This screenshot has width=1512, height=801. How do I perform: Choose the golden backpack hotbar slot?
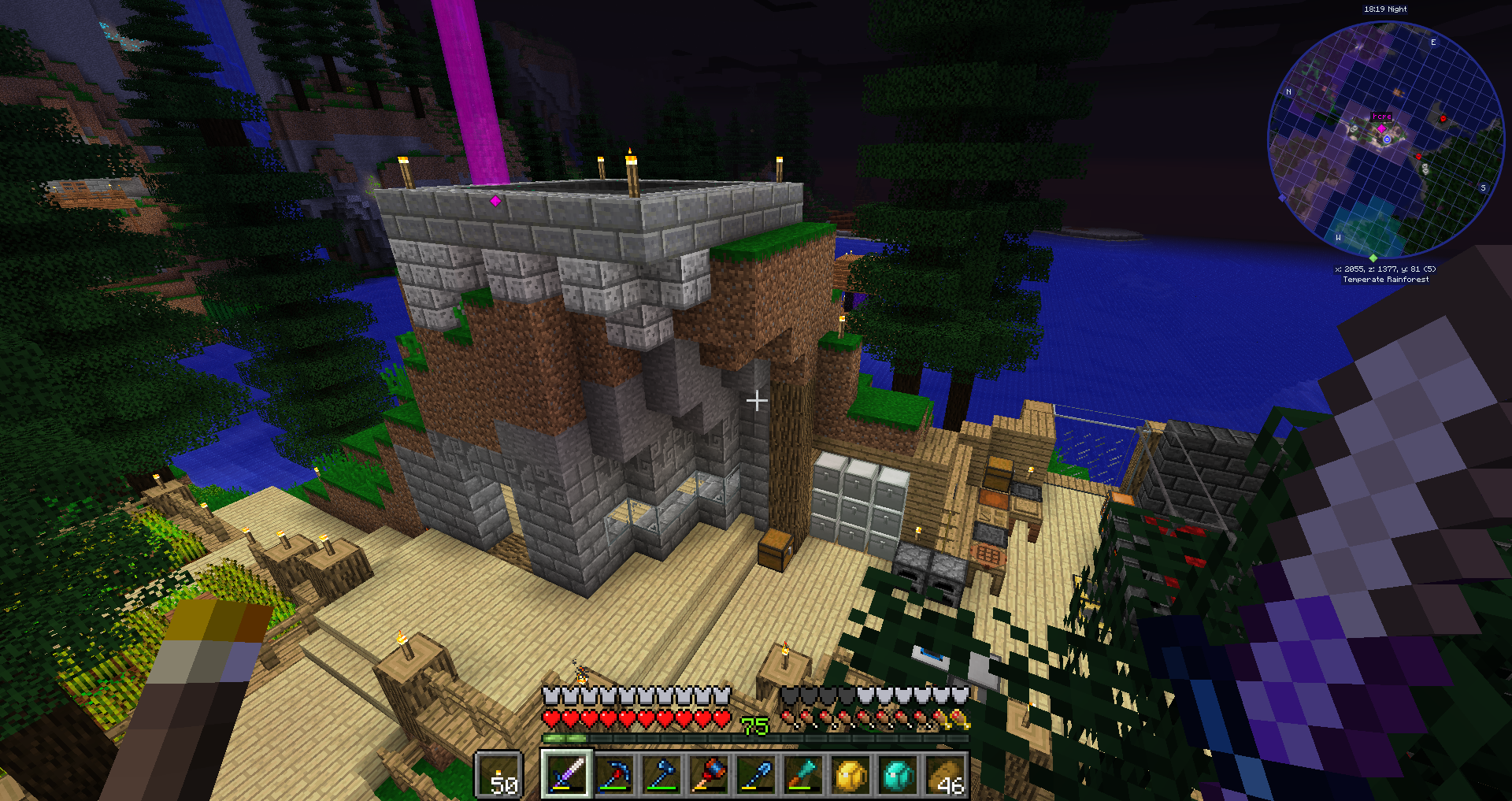click(850, 773)
